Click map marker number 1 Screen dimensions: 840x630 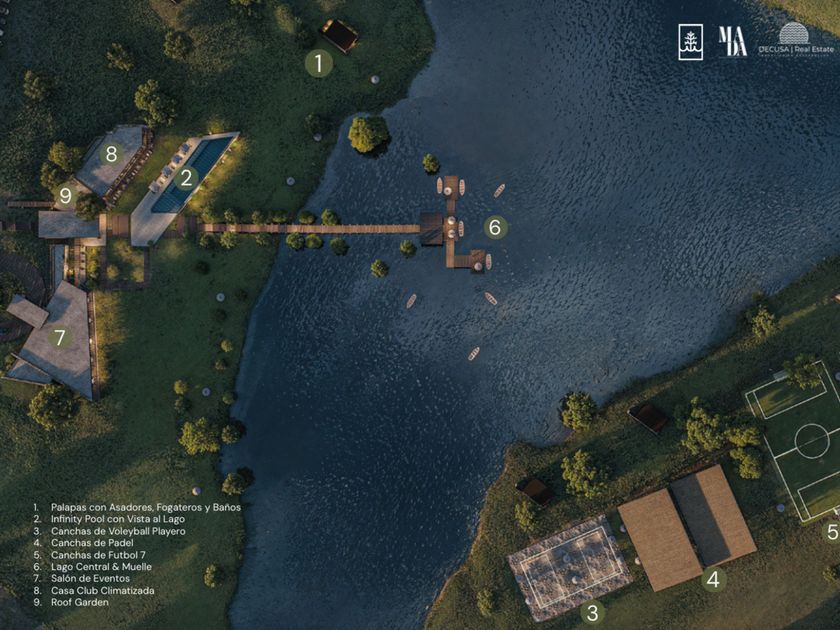tap(318, 64)
